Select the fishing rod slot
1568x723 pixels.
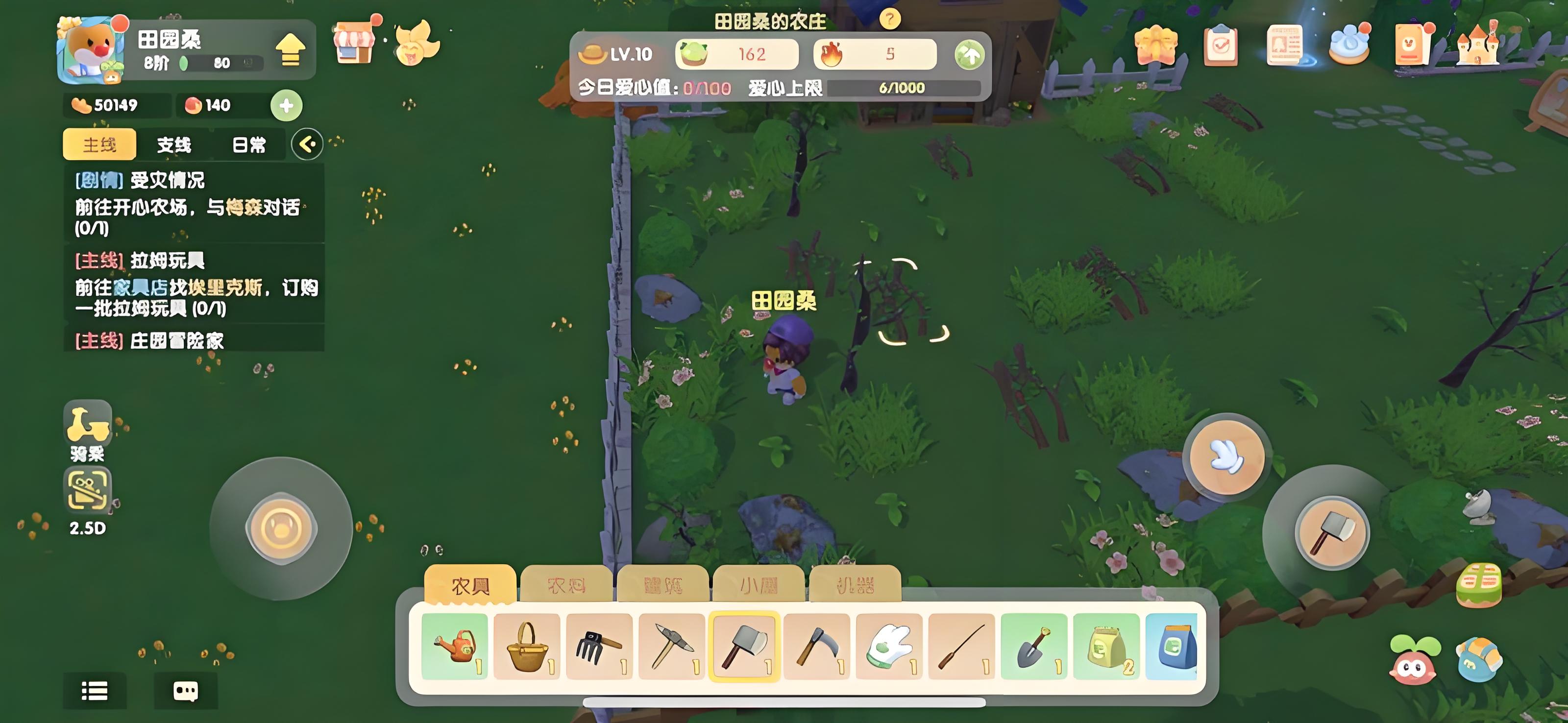962,646
